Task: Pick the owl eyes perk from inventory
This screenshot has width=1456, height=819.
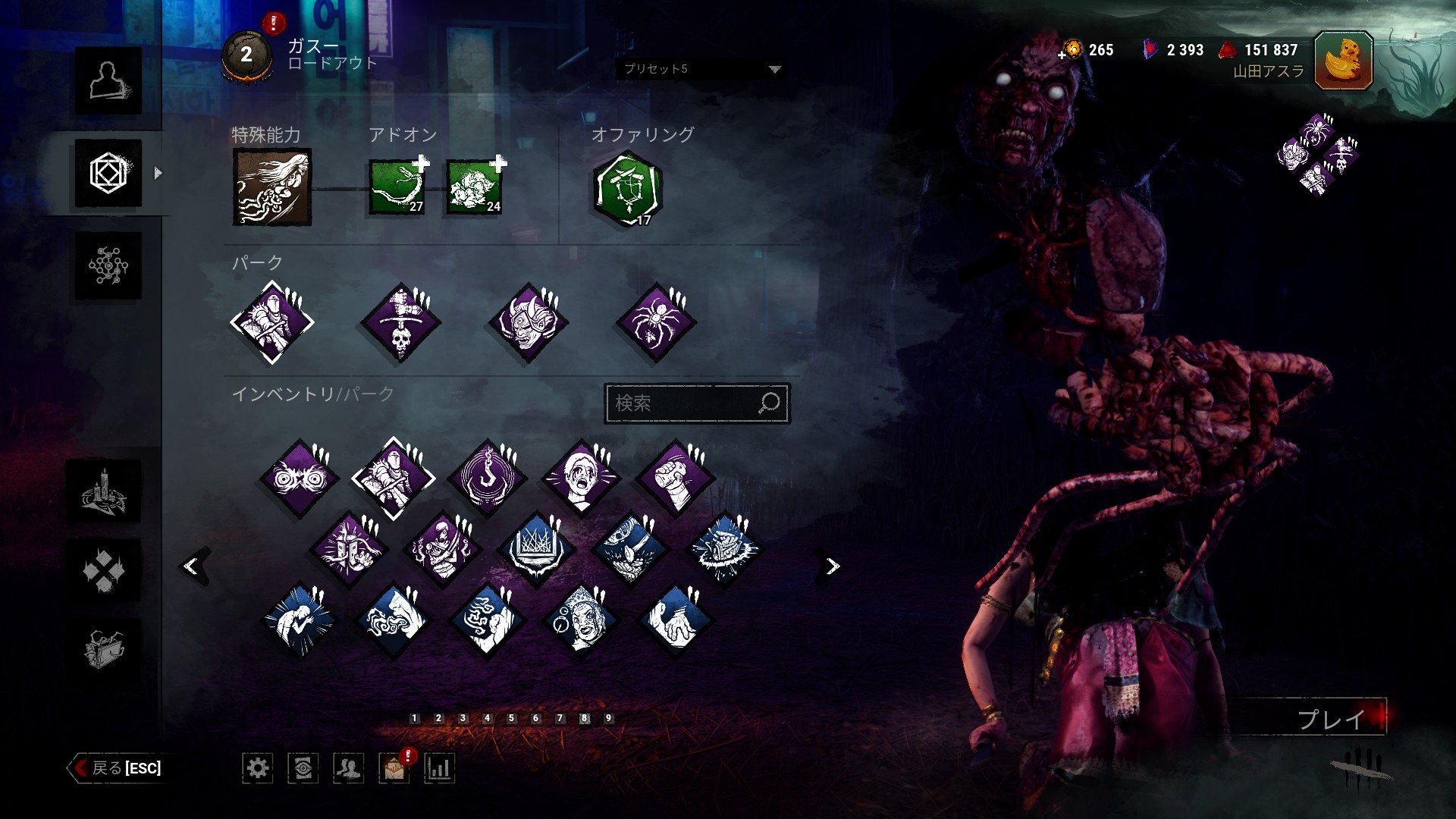Action: 299,479
